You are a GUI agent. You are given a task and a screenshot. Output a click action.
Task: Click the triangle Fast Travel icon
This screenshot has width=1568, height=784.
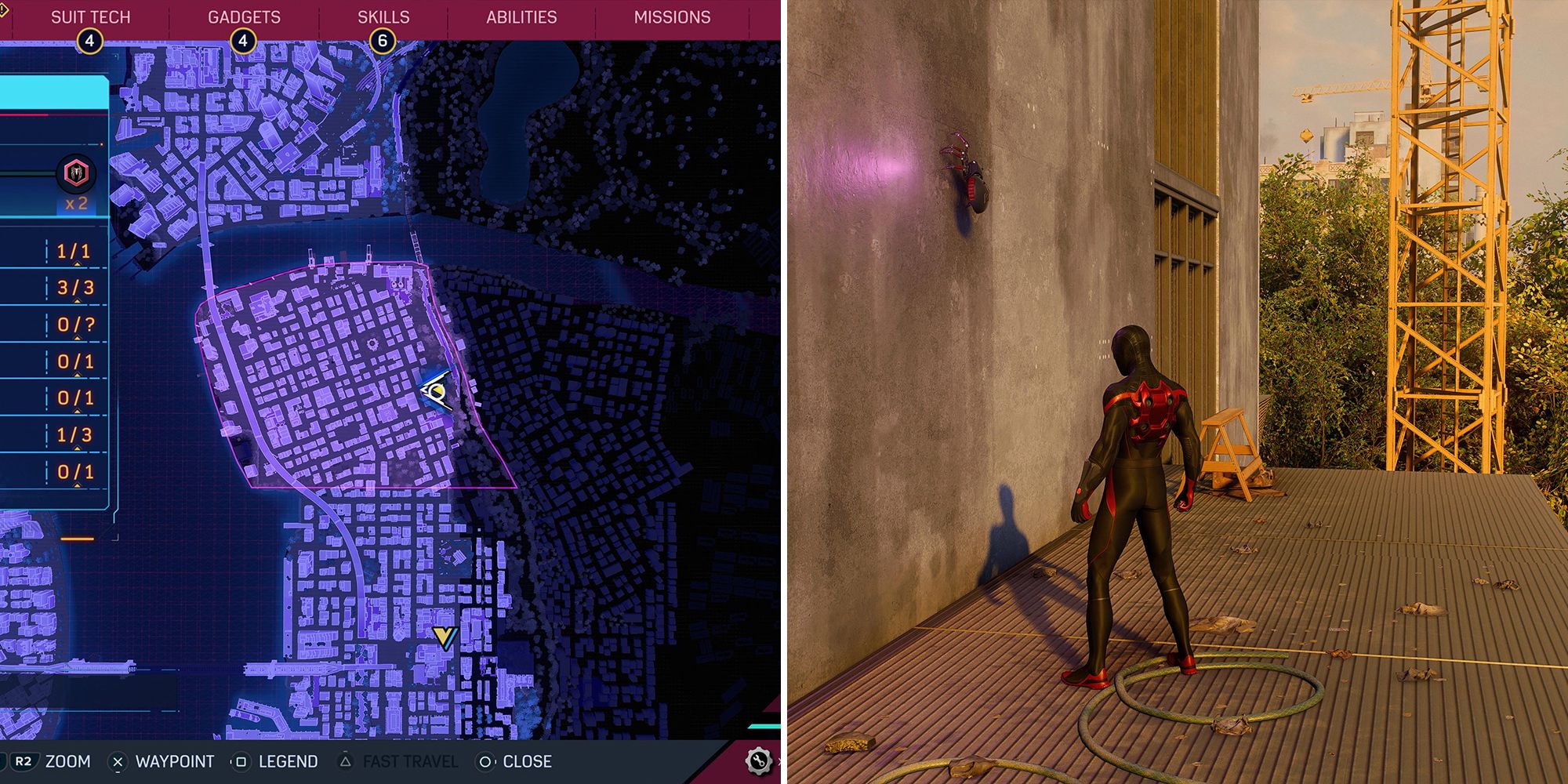pyautogui.click(x=346, y=760)
